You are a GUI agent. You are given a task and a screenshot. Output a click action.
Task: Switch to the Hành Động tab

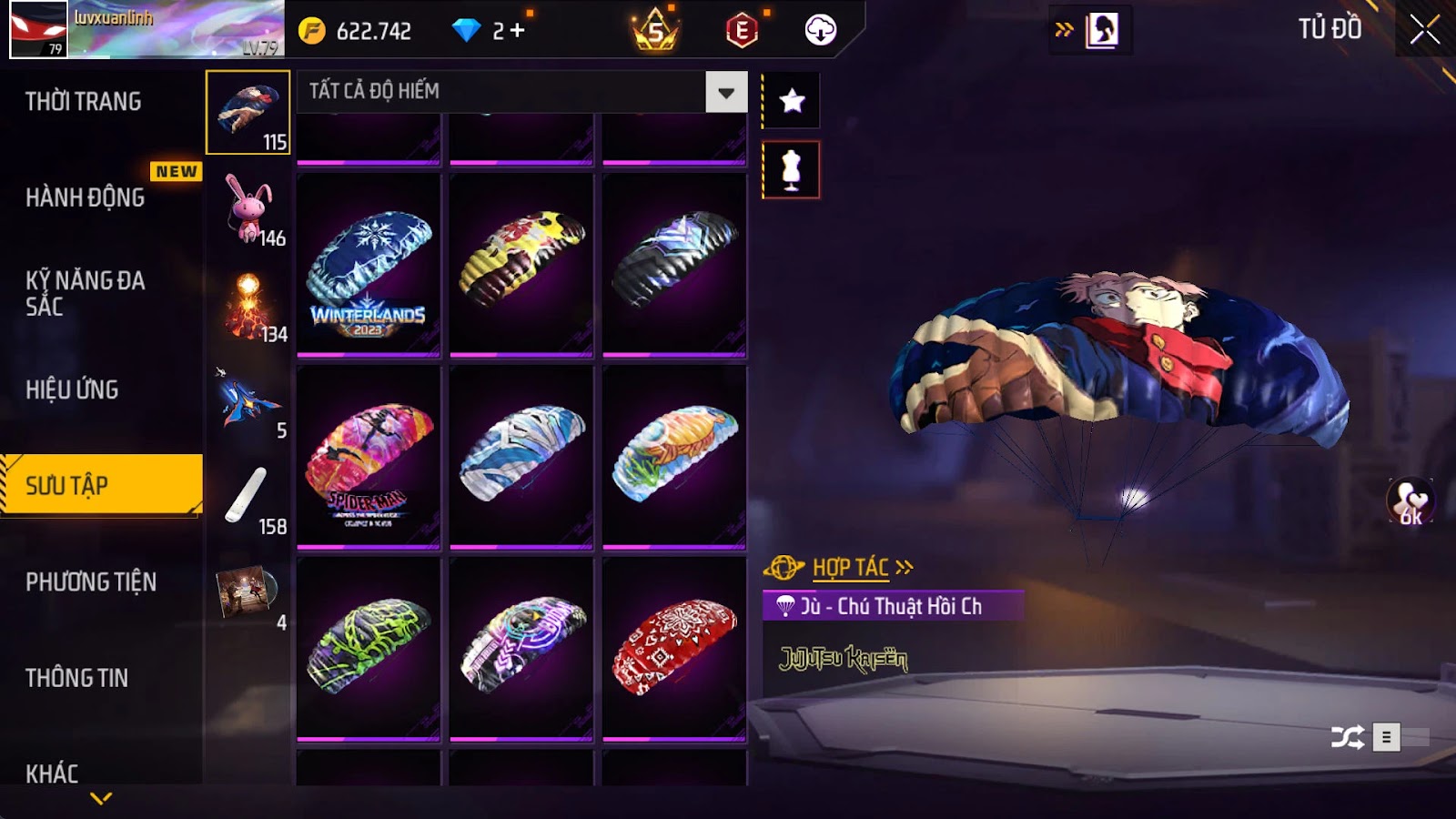click(86, 197)
